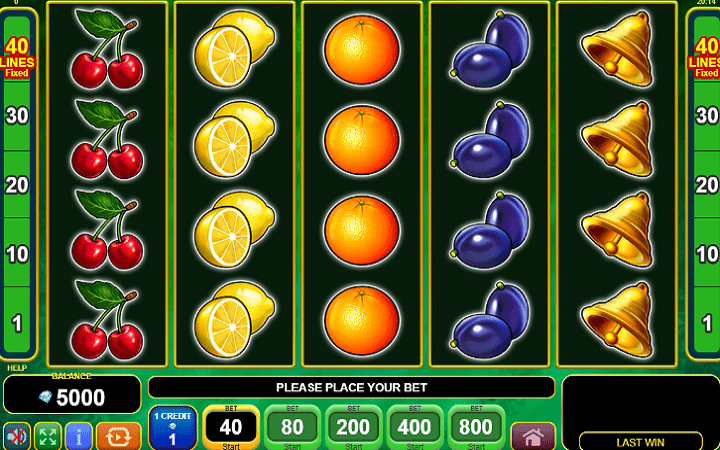Start a spin with bet 40

[x=232, y=427]
